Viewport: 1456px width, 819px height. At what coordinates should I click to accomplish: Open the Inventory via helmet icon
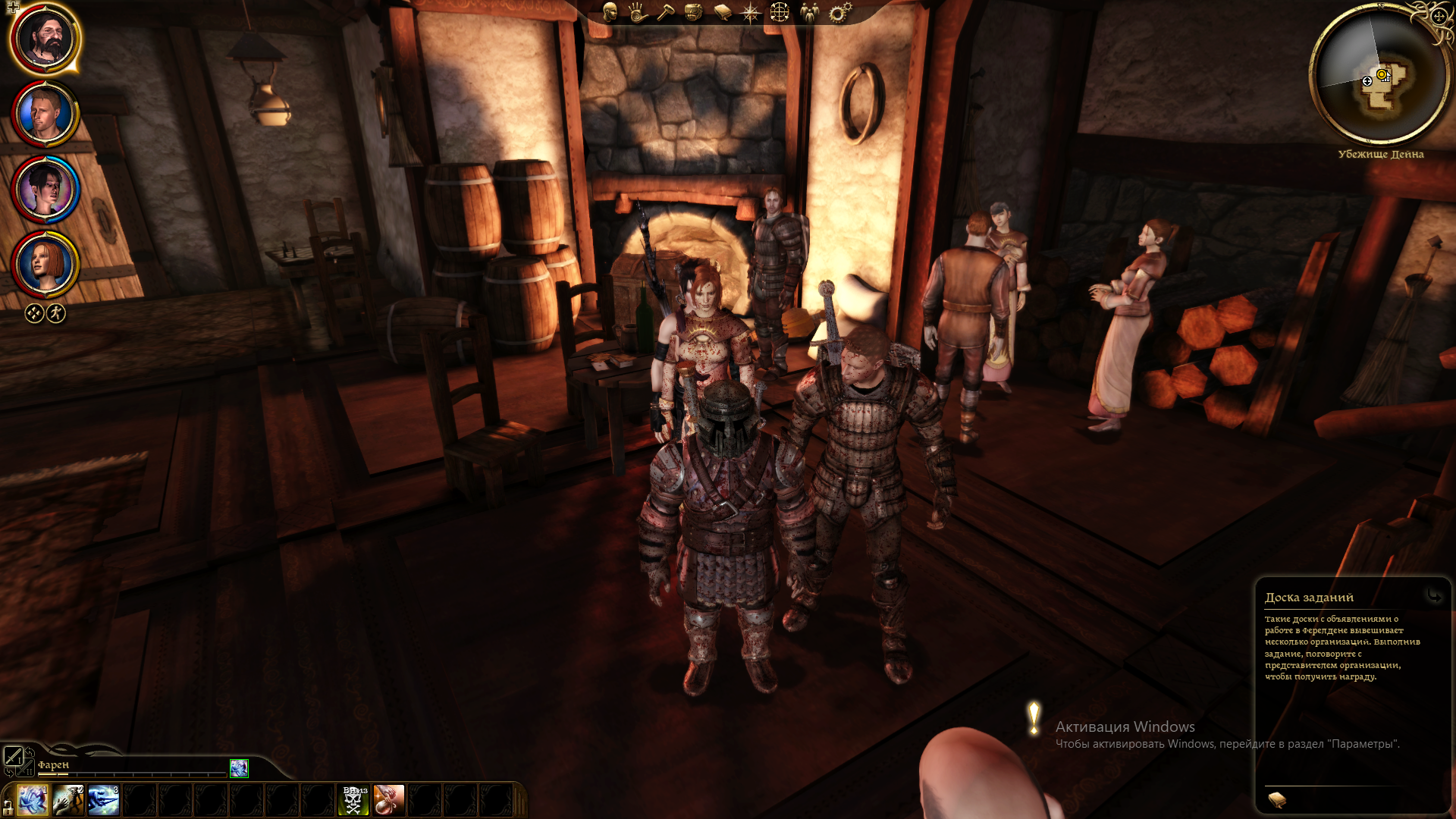(x=694, y=13)
